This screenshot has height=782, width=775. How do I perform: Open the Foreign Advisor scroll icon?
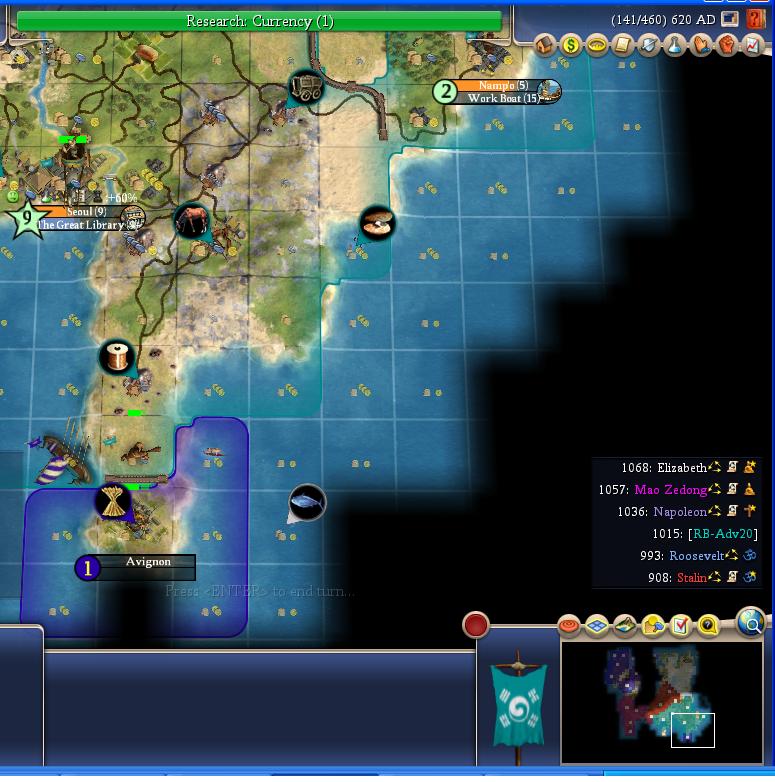point(622,45)
